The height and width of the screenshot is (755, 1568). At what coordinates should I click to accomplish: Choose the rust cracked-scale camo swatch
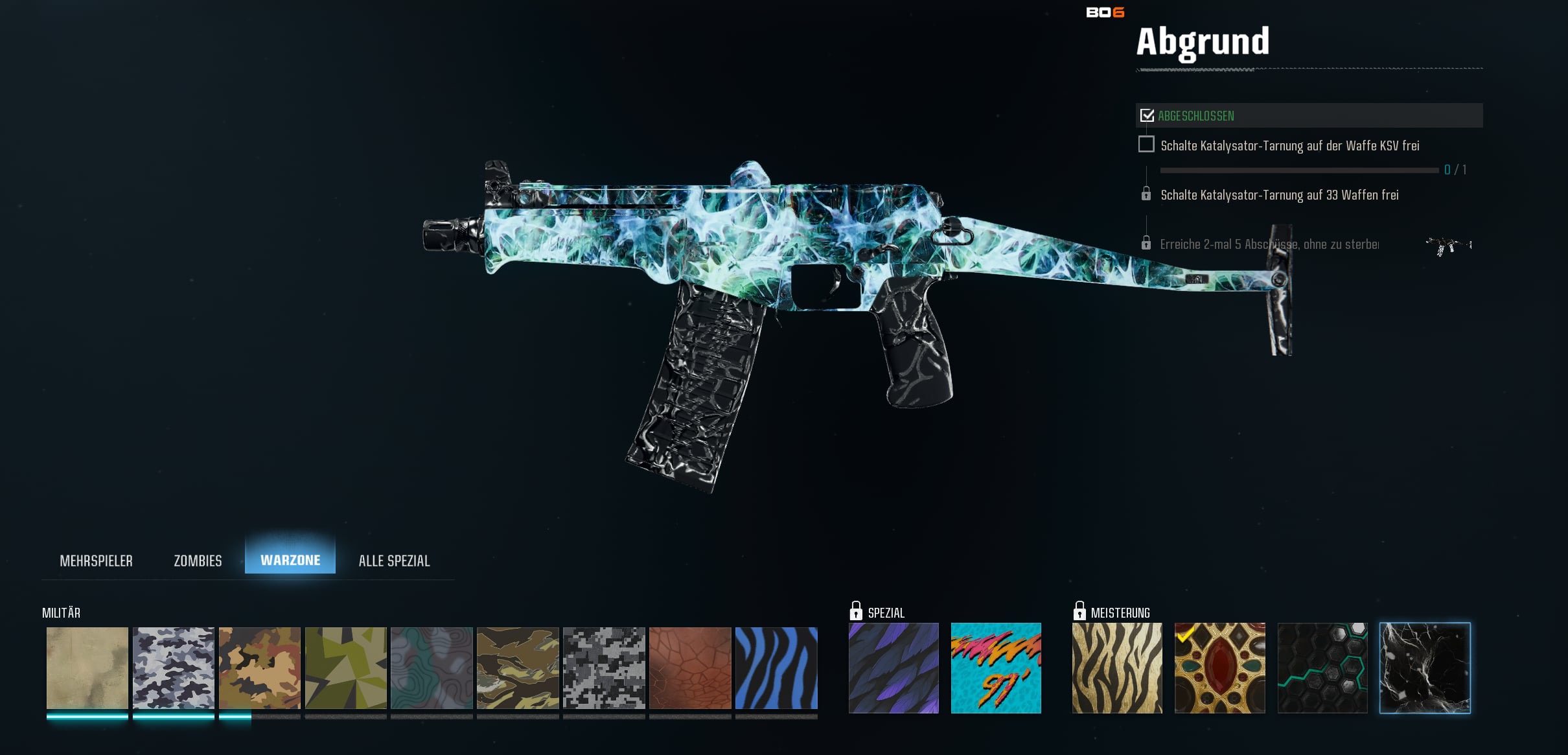coord(690,668)
